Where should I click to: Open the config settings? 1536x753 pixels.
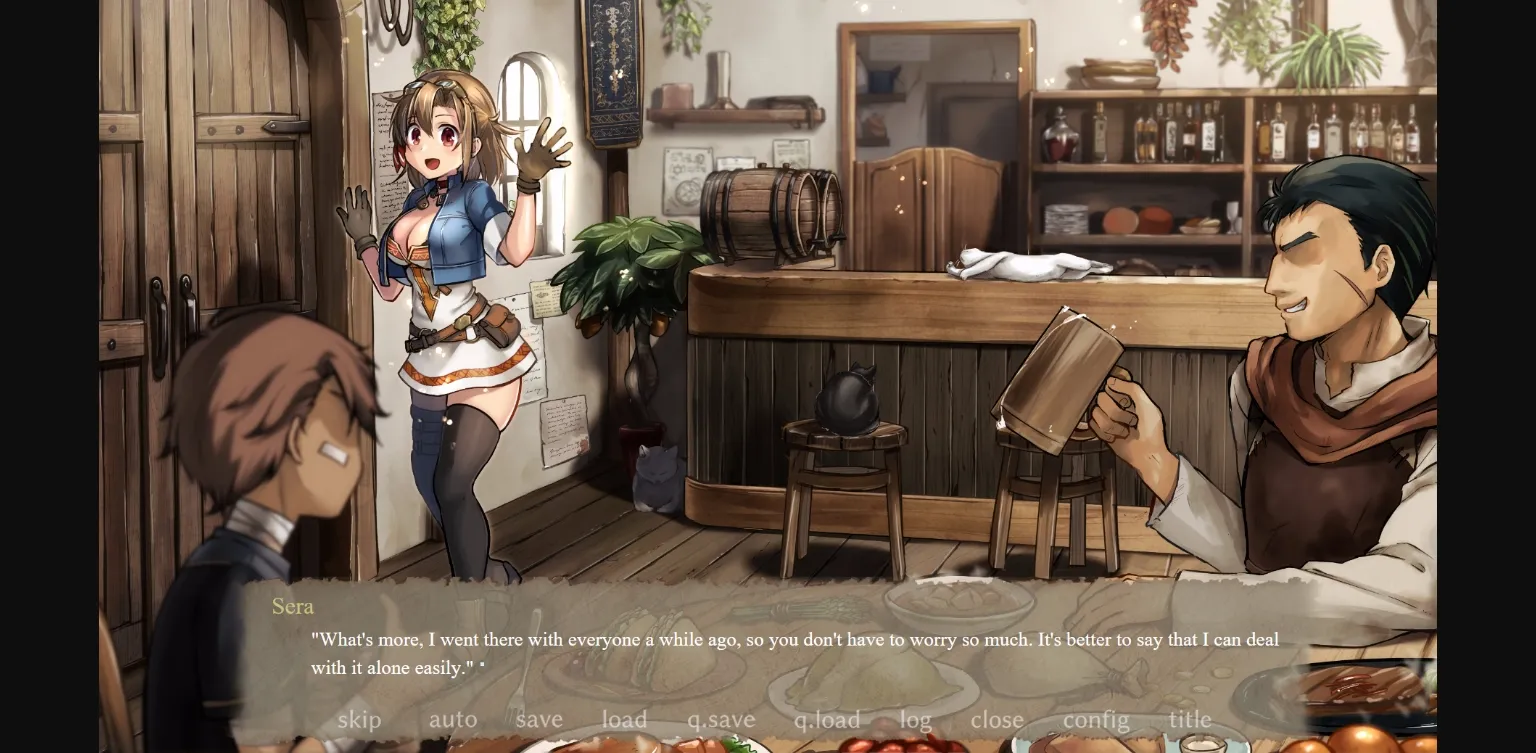[1096, 719]
